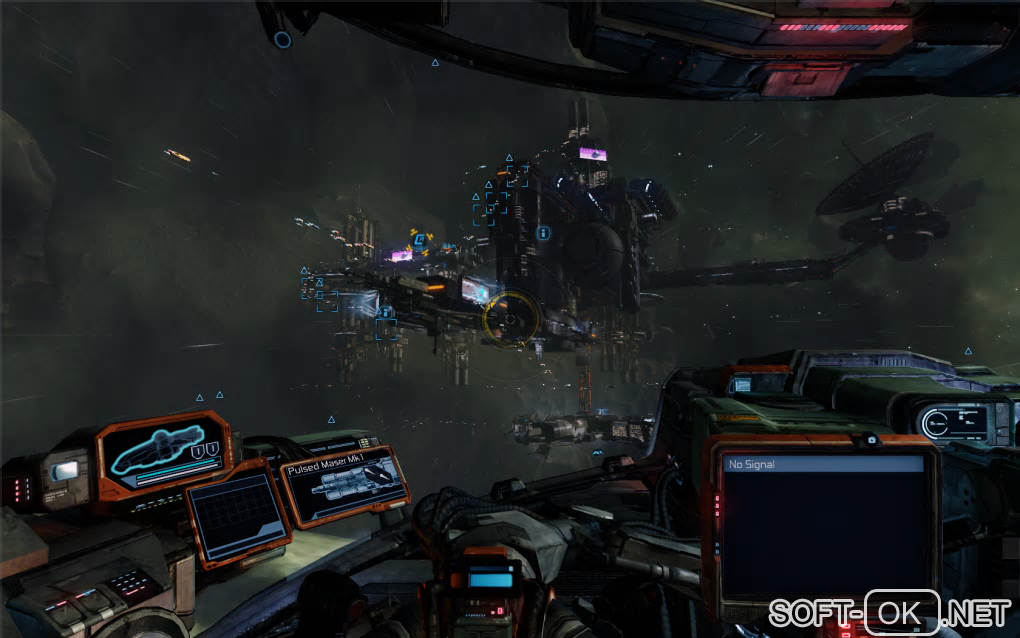Click the yellow circular targeting reticle
Image resolution: width=1020 pixels, height=638 pixels.
511,319
